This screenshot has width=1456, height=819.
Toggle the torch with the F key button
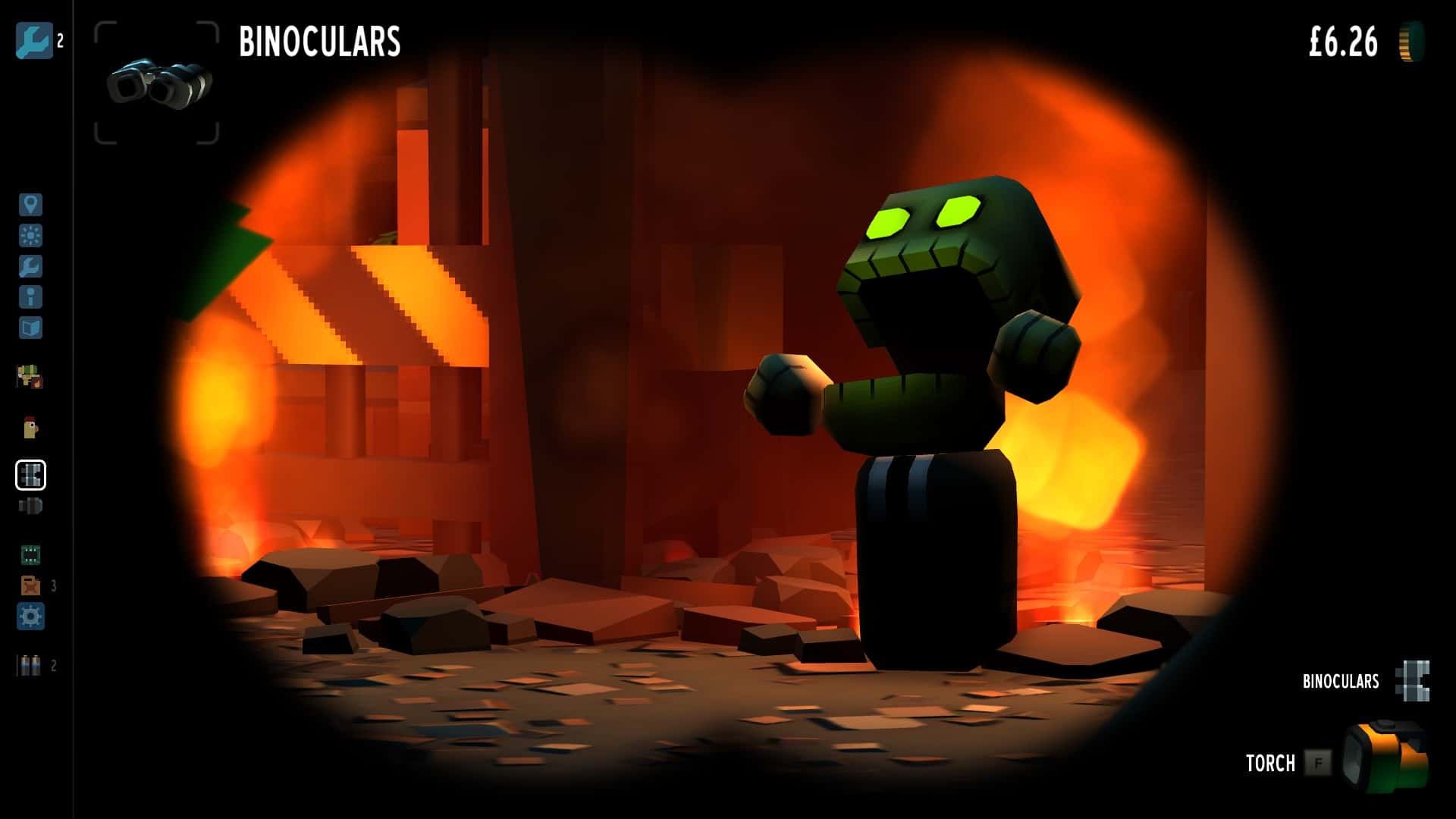(x=1319, y=764)
